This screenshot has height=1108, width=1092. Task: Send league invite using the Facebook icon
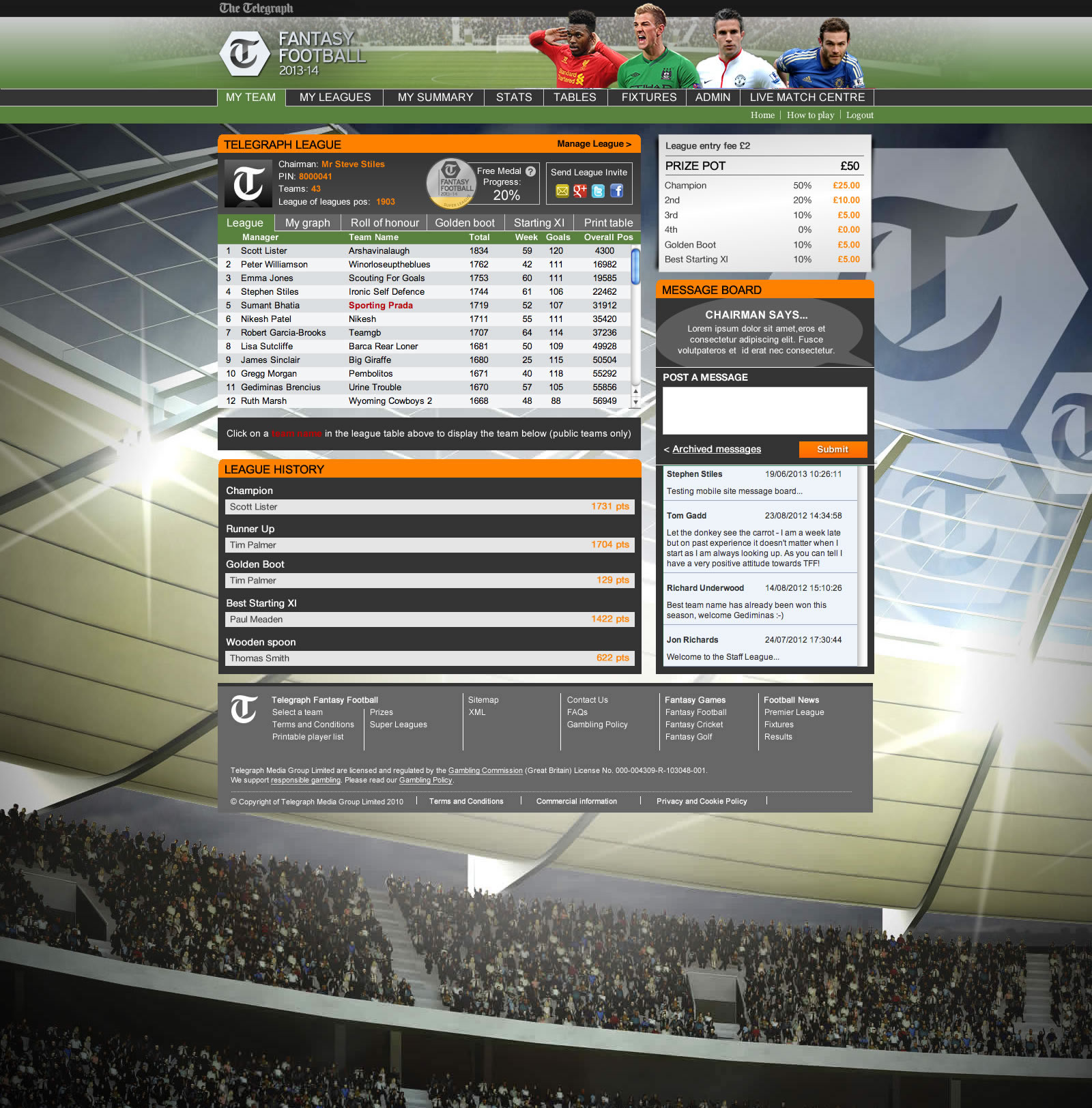coord(617,191)
